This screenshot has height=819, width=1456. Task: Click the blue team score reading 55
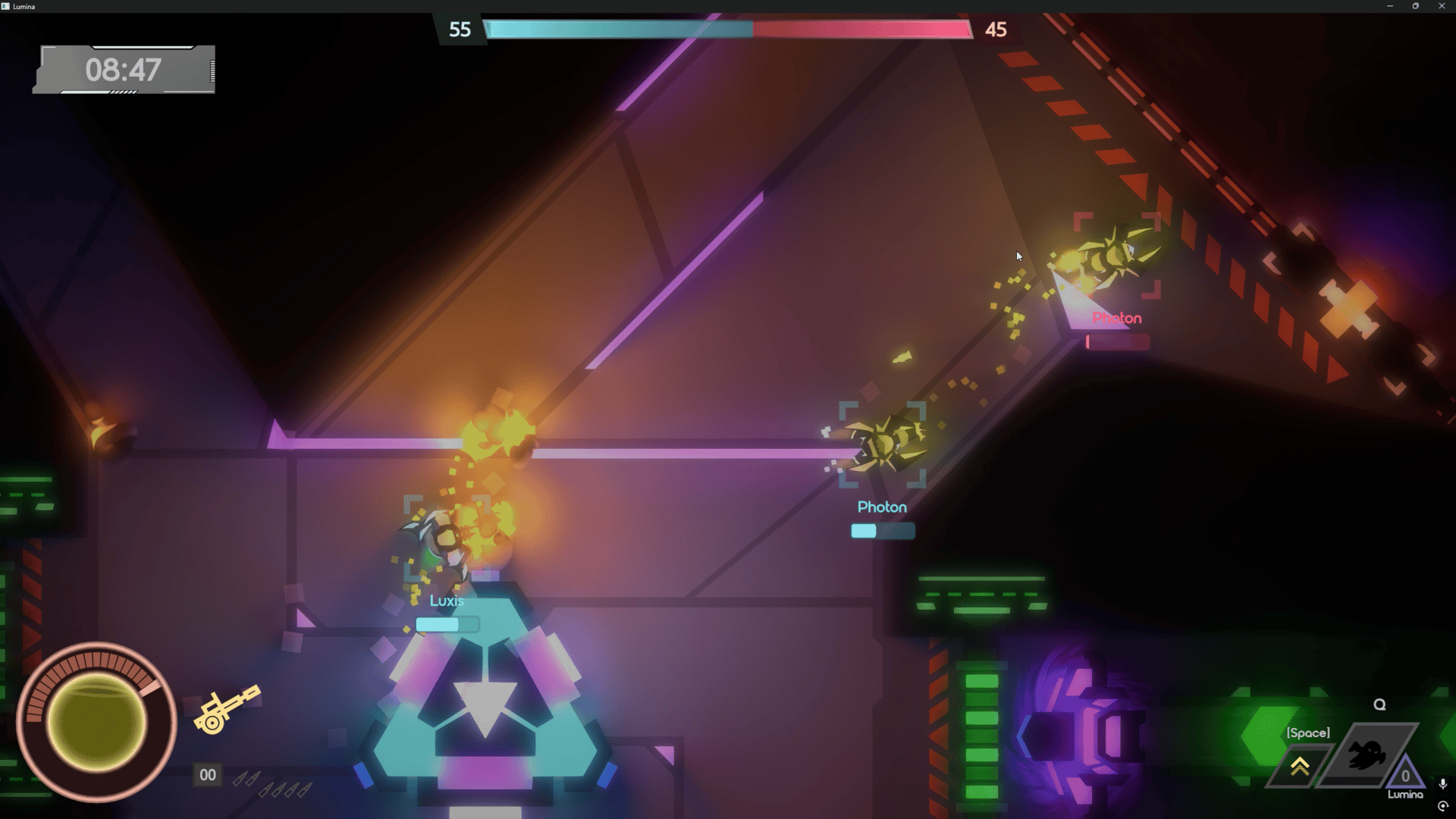460,30
